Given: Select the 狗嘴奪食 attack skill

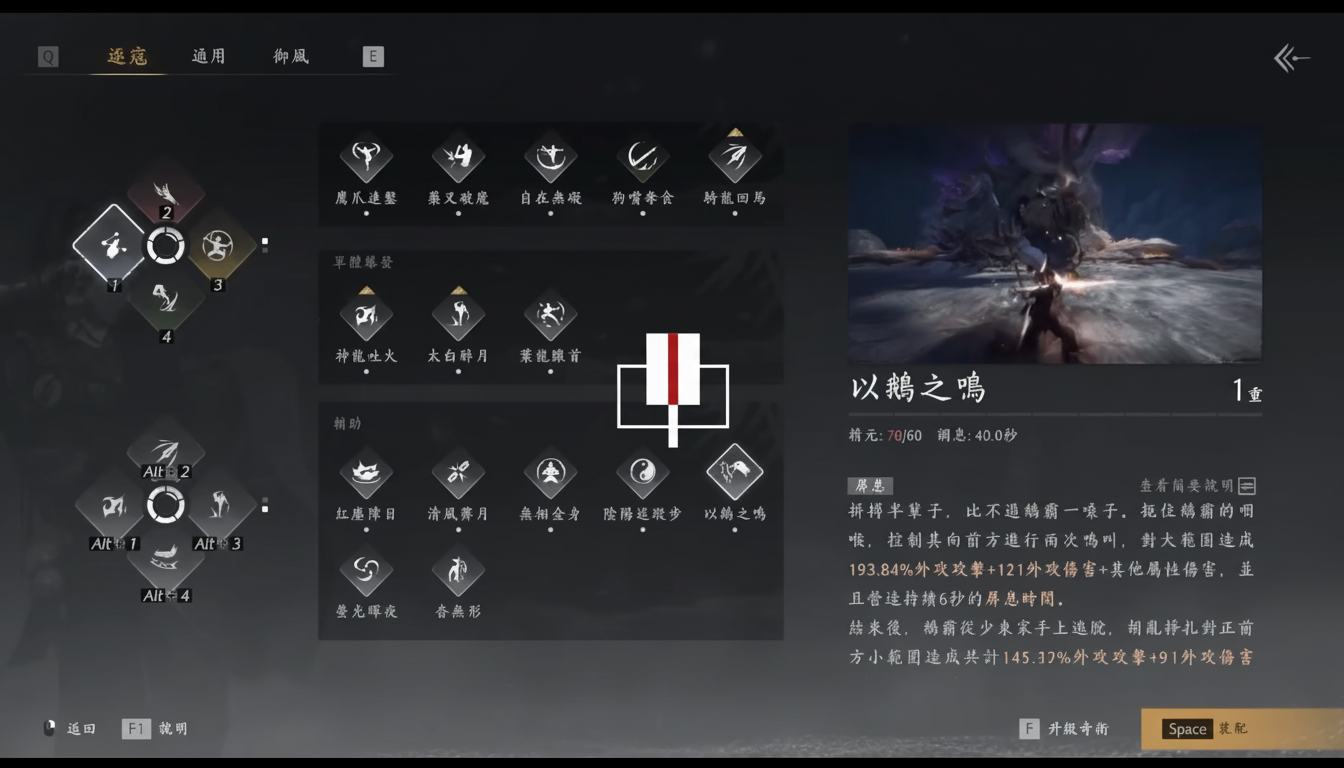Looking at the screenshot, I should [641, 158].
